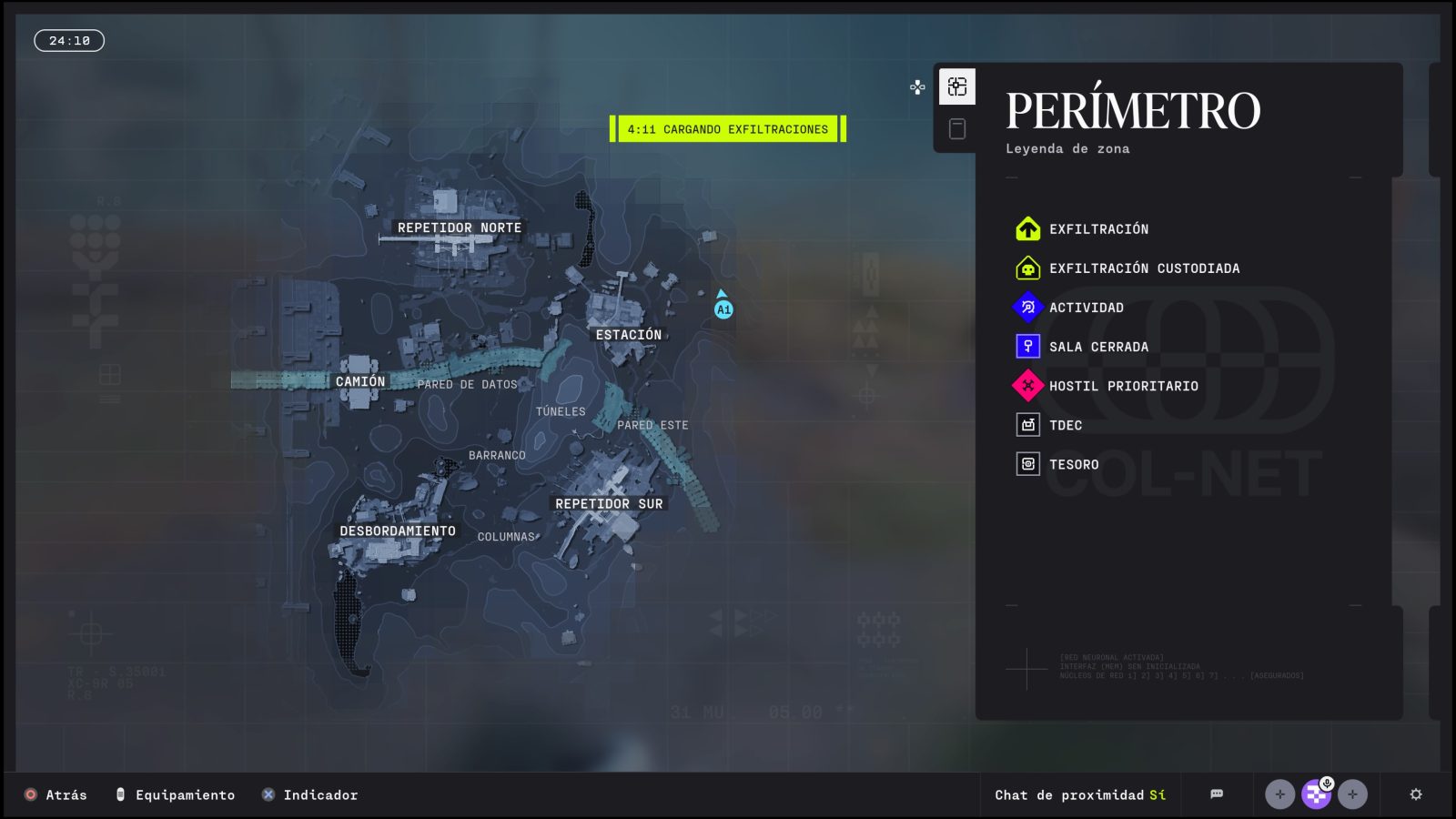
Task: Click the purple squad member avatar
Action: (x=1316, y=794)
